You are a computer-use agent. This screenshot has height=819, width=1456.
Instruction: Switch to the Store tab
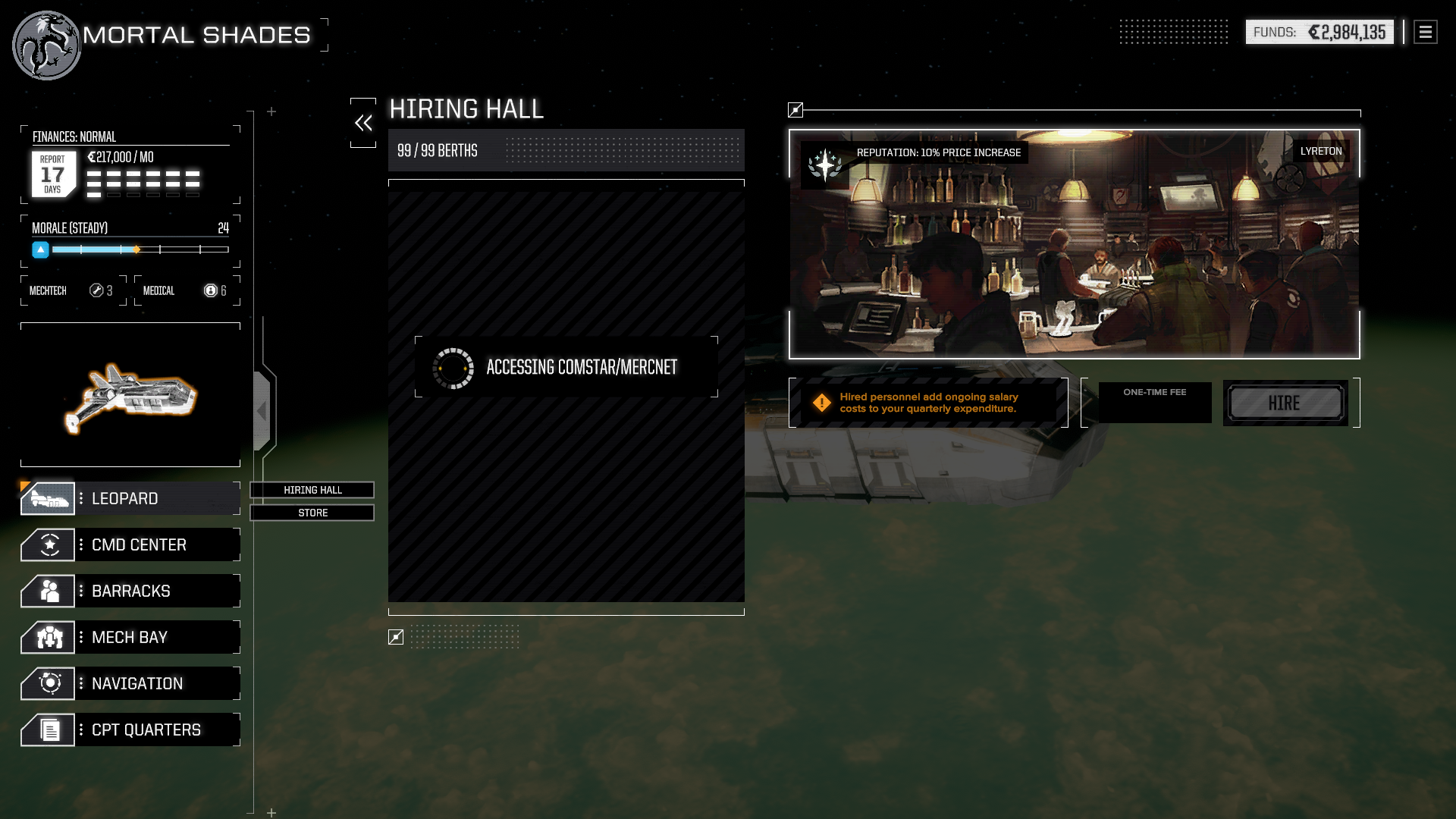pos(312,513)
